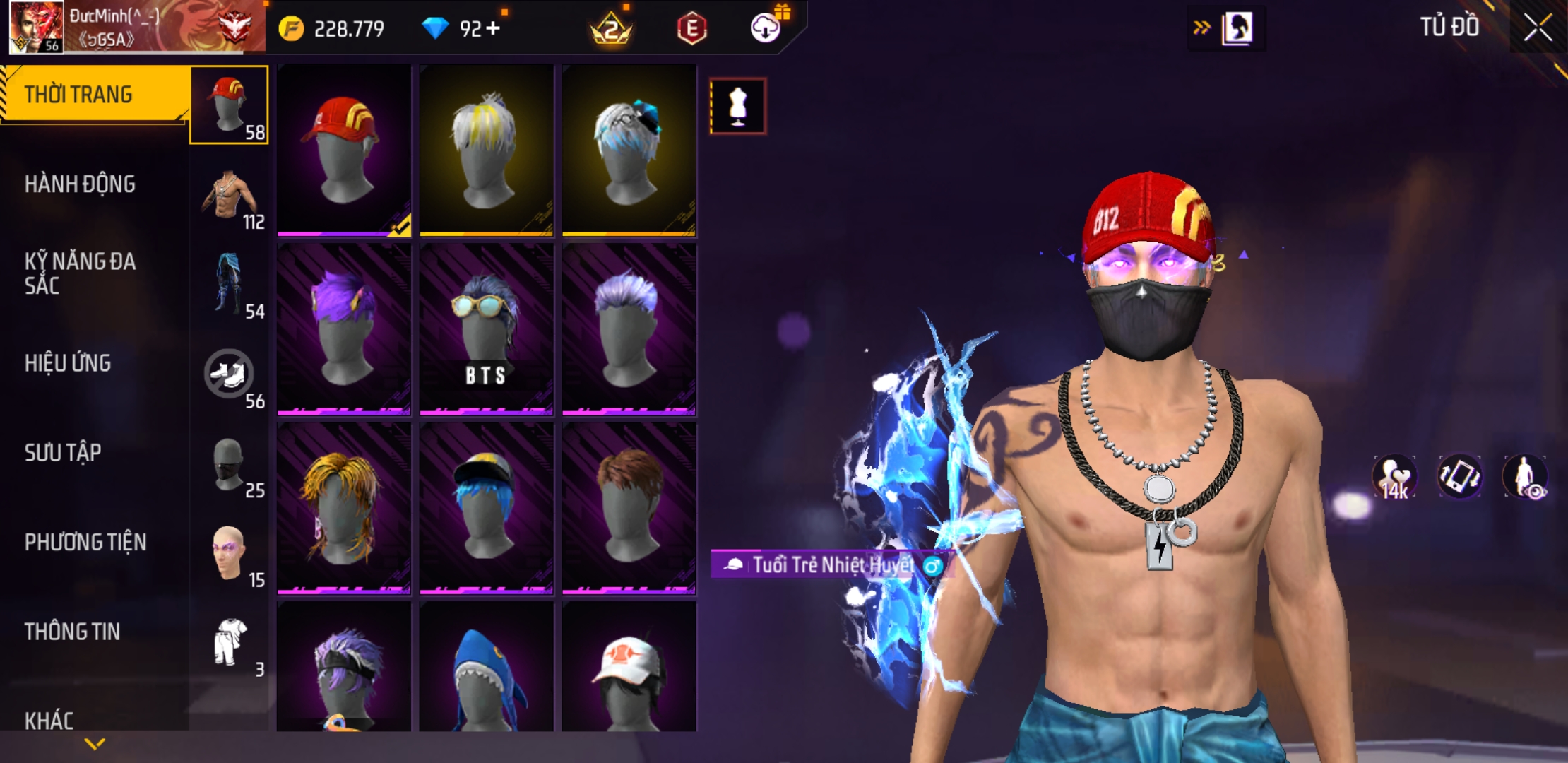
Task: Click the heart likes icon showing 14k
Action: [1394, 477]
